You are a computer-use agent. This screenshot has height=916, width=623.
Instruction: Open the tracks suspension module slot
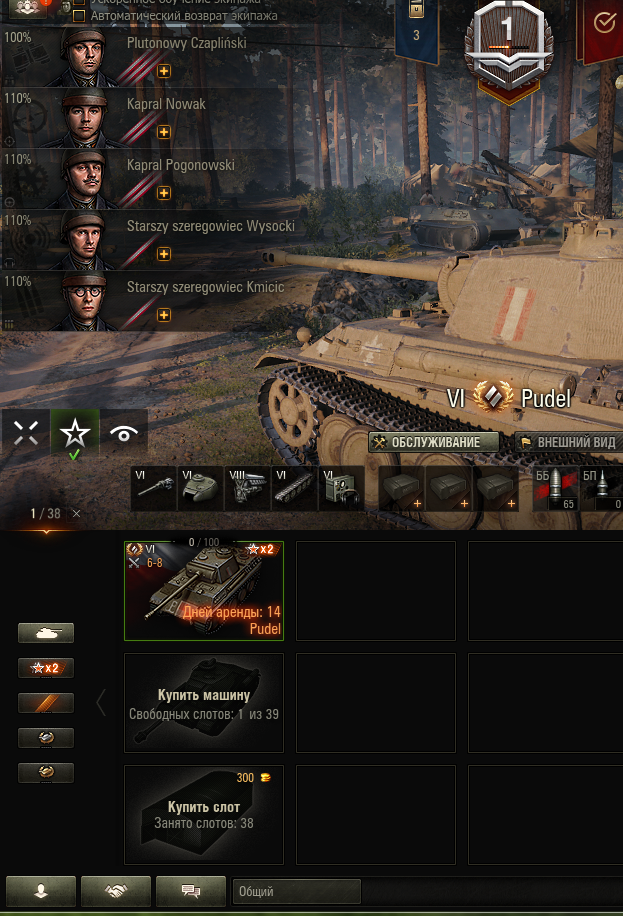click(295, 490)
